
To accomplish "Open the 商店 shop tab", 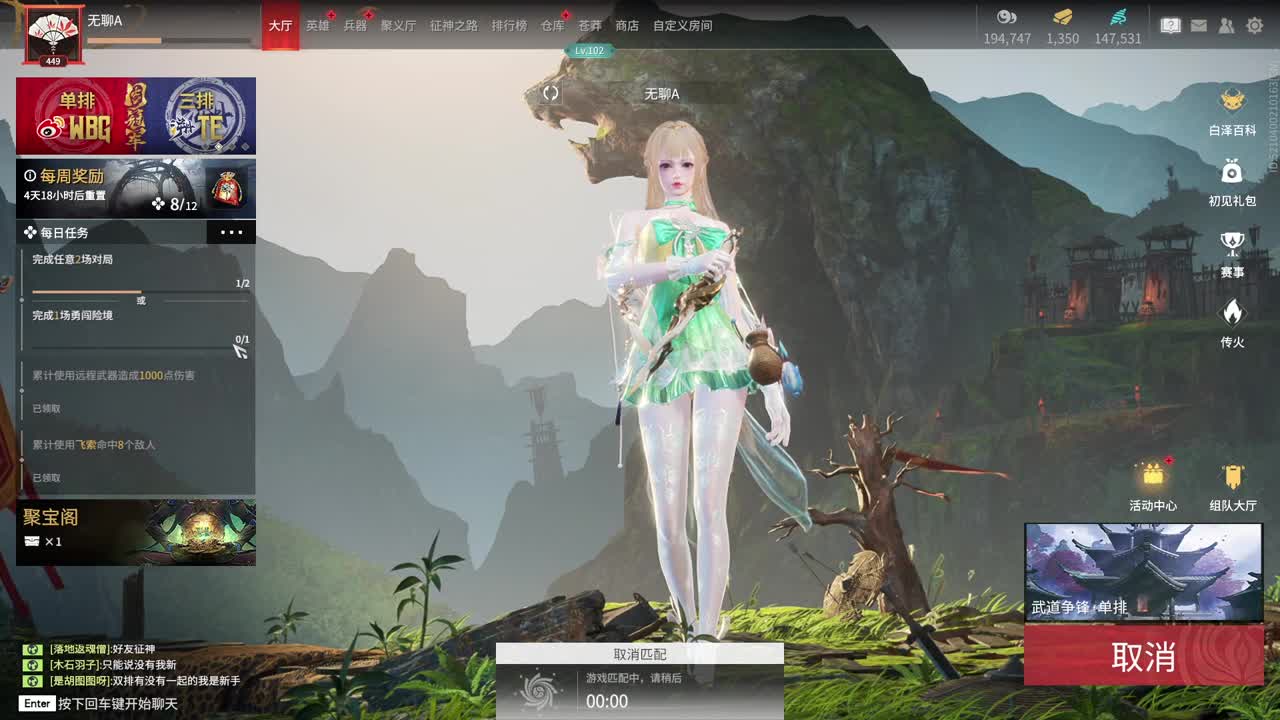I will click(626, 26).
